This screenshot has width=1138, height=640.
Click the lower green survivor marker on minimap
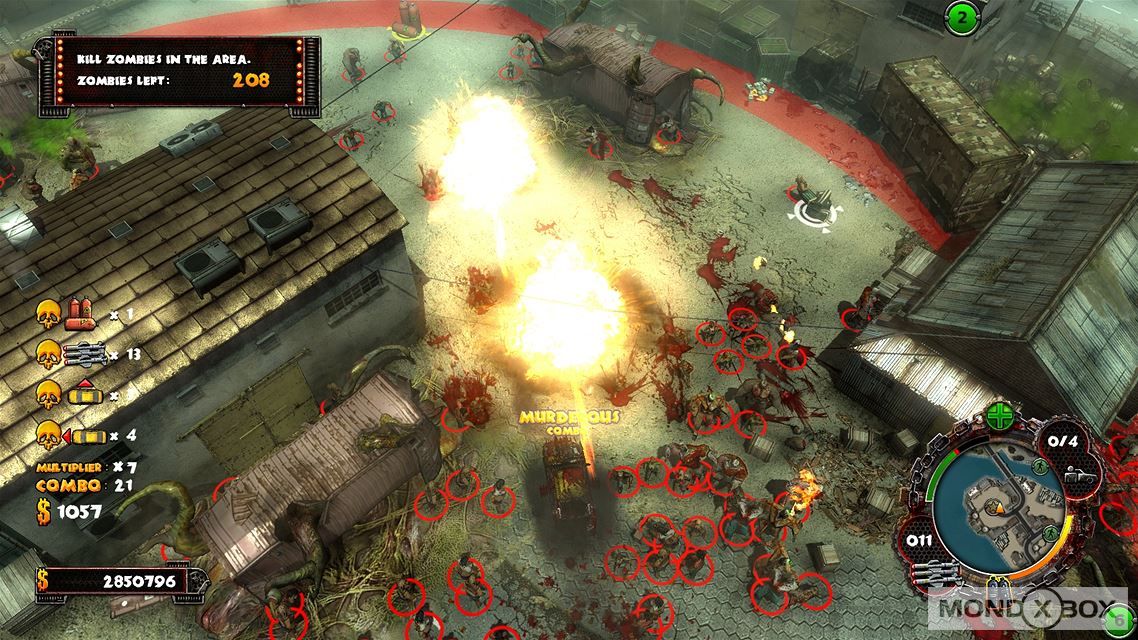pos(1051,535)
